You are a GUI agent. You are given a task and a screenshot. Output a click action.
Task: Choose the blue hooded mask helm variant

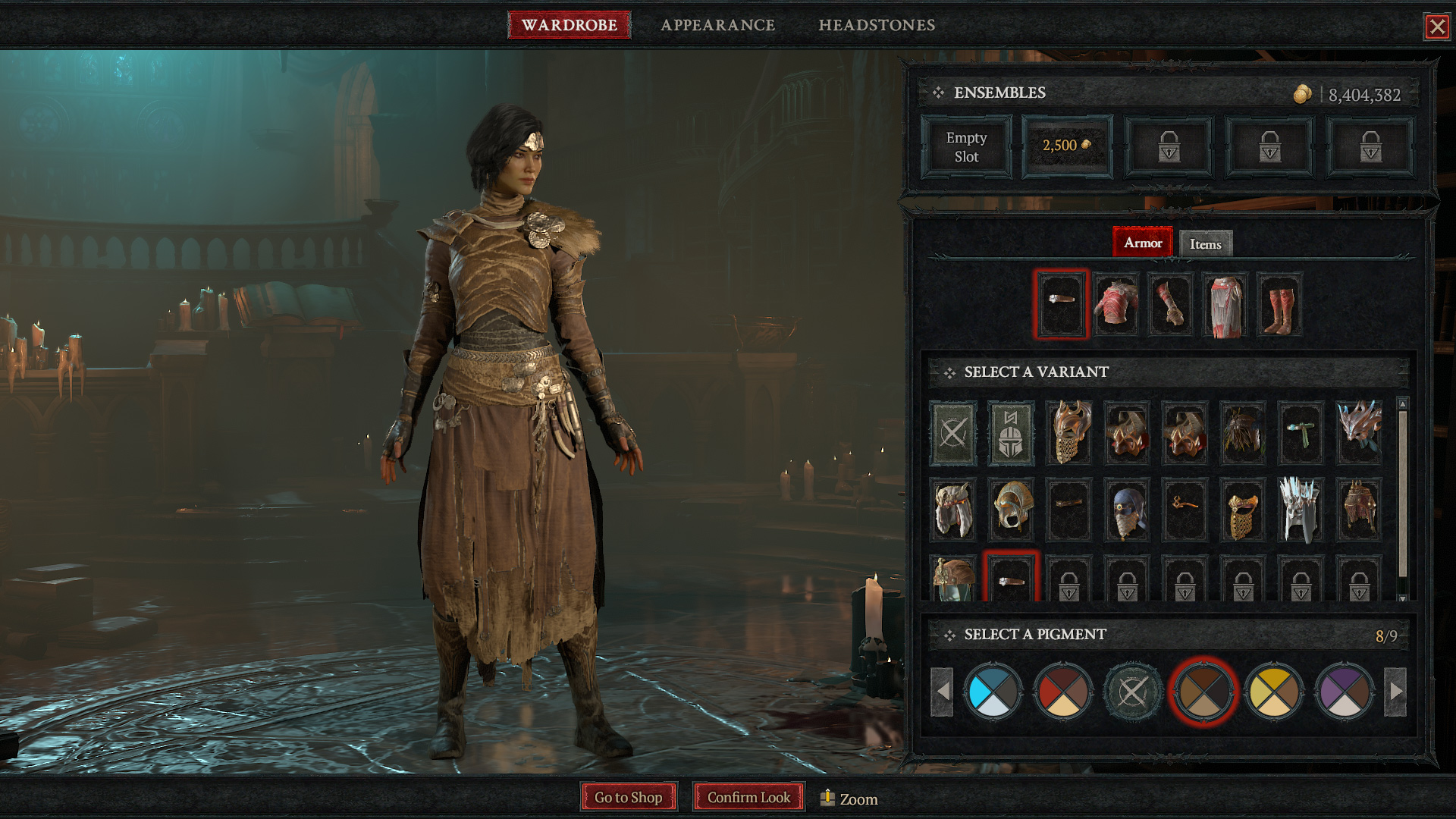[x=1127, y=510]
